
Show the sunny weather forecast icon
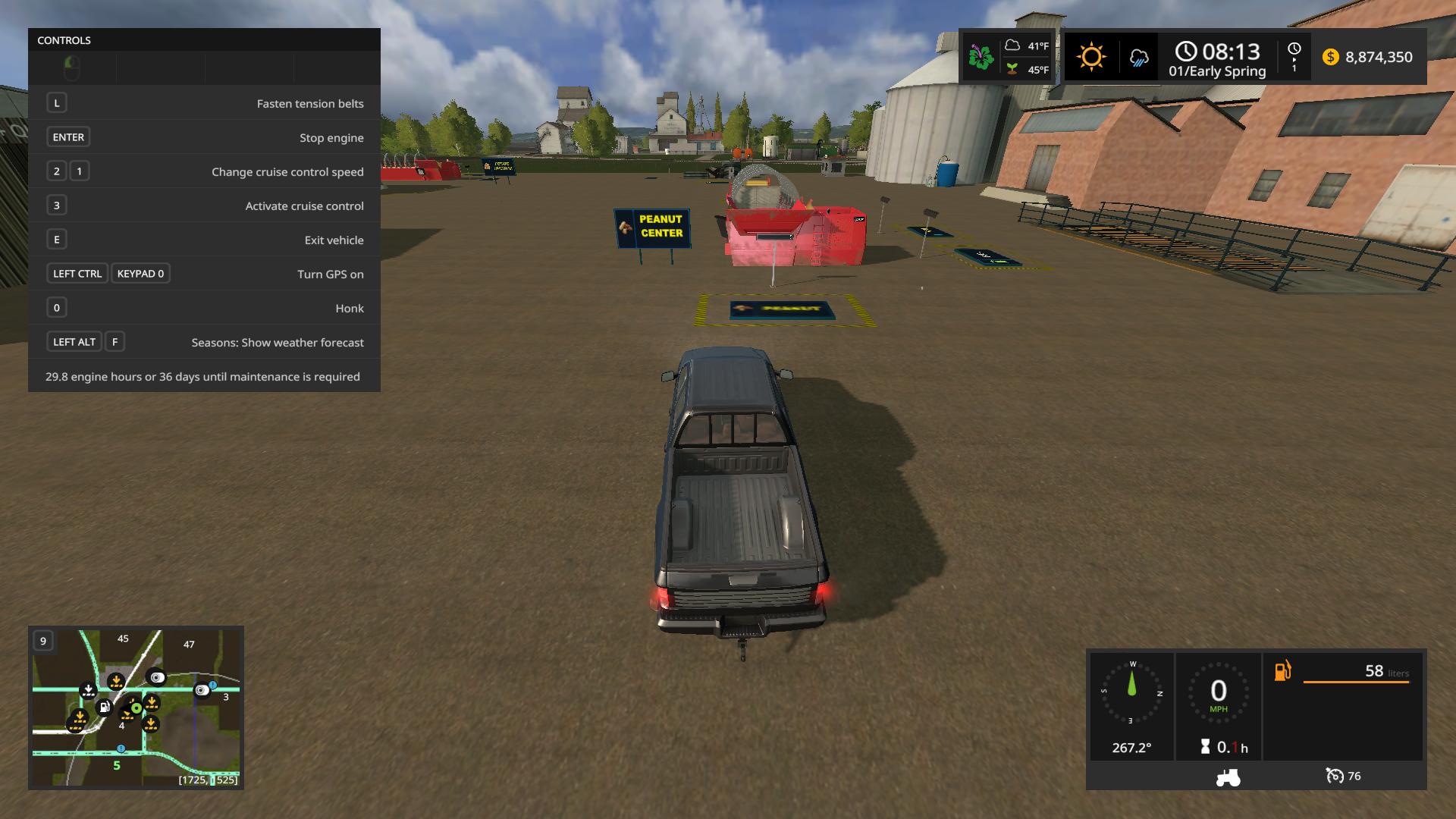[x=1090, y=57]
